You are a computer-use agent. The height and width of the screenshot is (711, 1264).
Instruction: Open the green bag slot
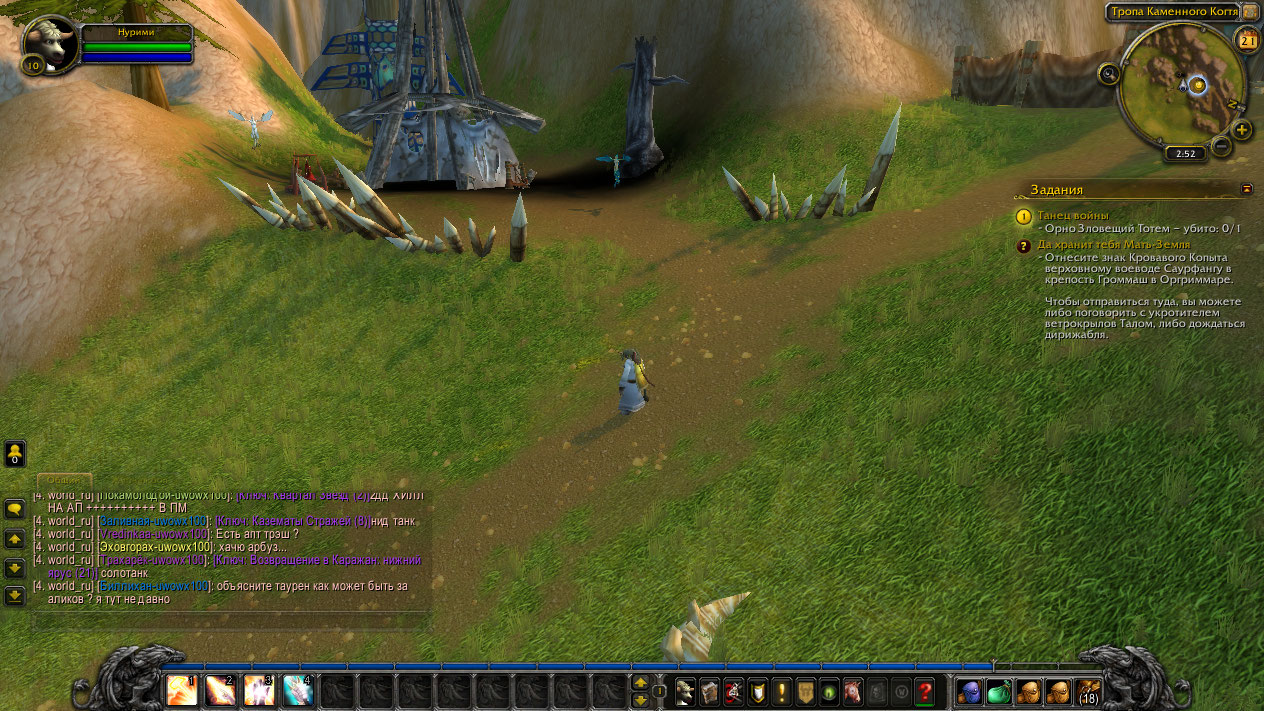pyautogui.click(x=999, y=691)
